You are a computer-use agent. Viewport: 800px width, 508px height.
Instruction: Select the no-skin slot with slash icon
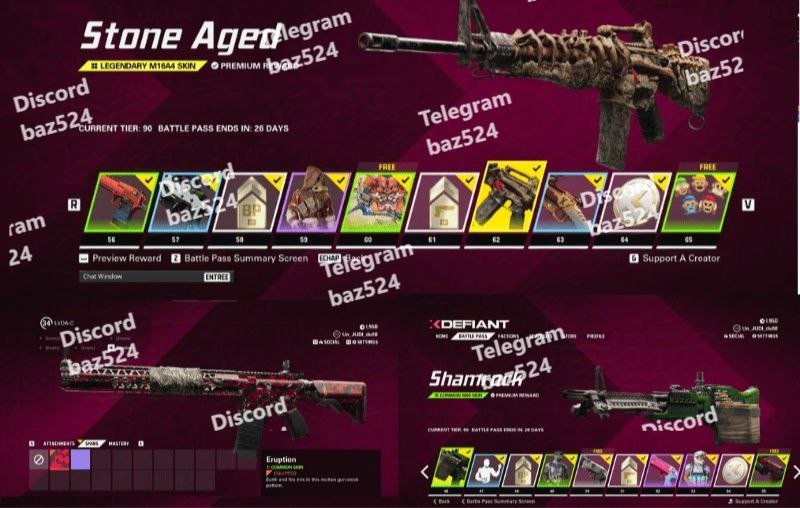[38, 460]
